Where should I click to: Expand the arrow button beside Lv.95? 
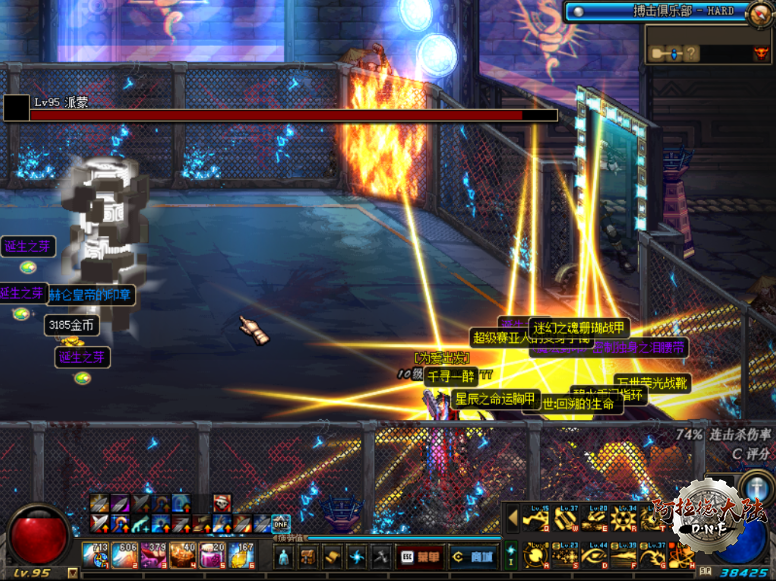73,573
